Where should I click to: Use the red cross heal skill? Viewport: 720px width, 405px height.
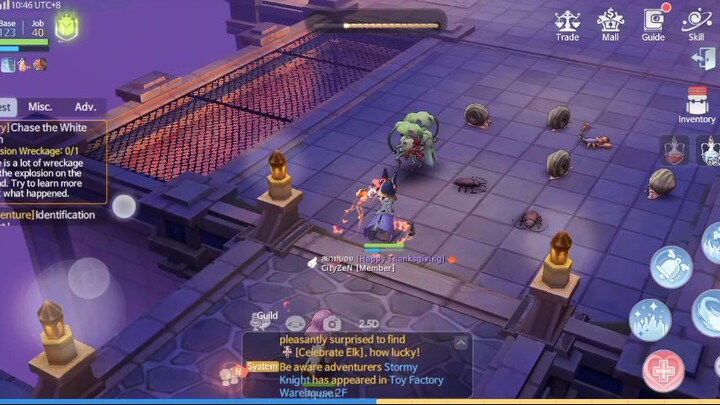663,372
